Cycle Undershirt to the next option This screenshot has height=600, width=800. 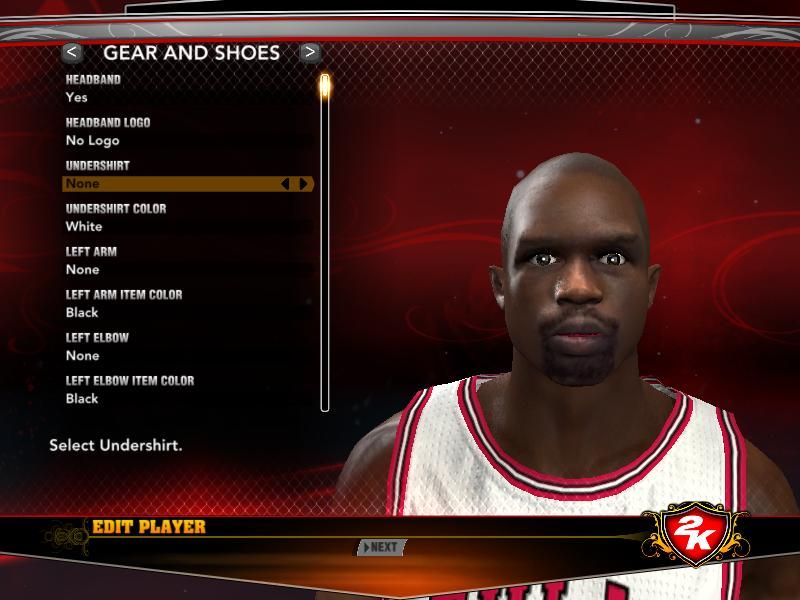click(304, 184)
